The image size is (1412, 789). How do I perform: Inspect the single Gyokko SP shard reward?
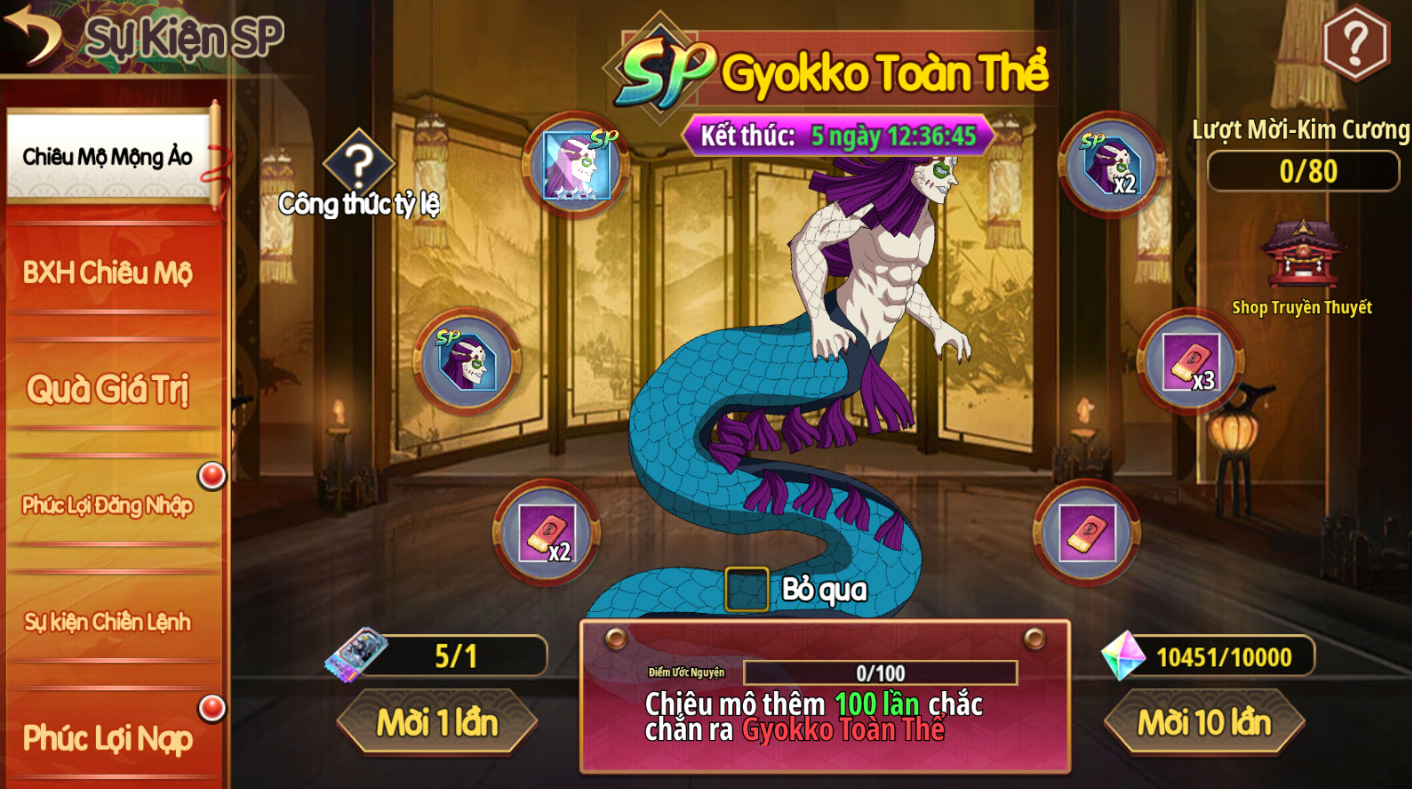tap(467, 362)
